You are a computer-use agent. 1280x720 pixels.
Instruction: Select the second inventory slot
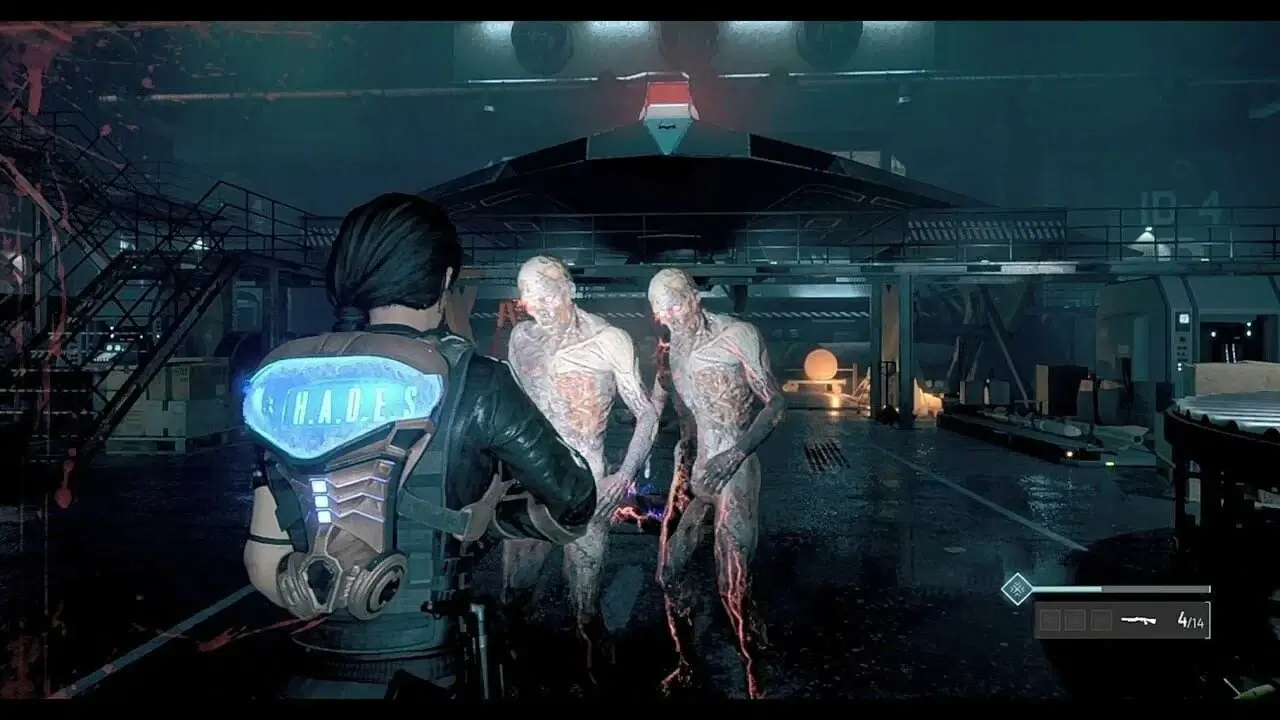pyautogui.click(x=1075, y=618)
